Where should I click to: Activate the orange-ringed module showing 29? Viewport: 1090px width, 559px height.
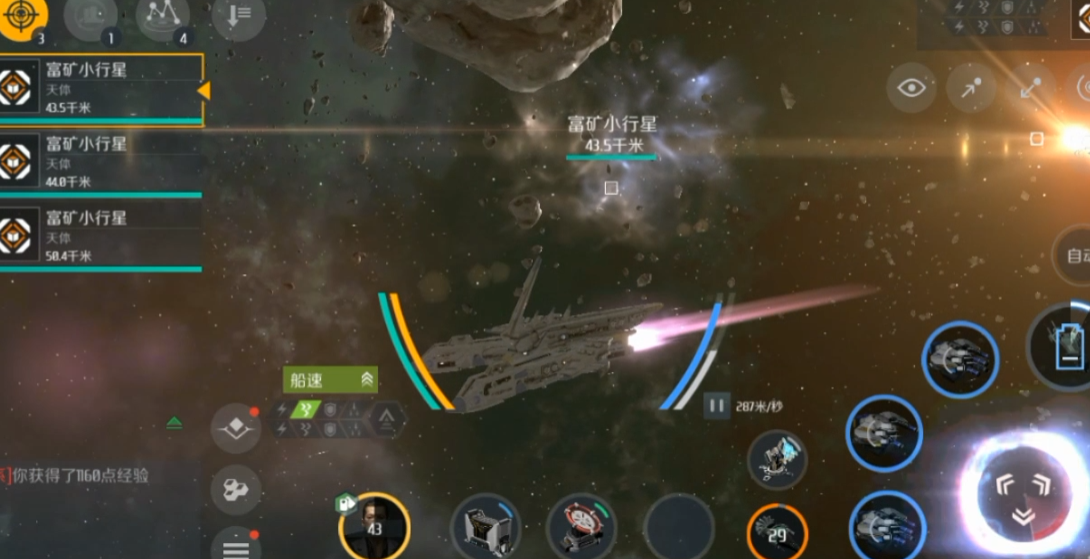(x=777, y=532)
